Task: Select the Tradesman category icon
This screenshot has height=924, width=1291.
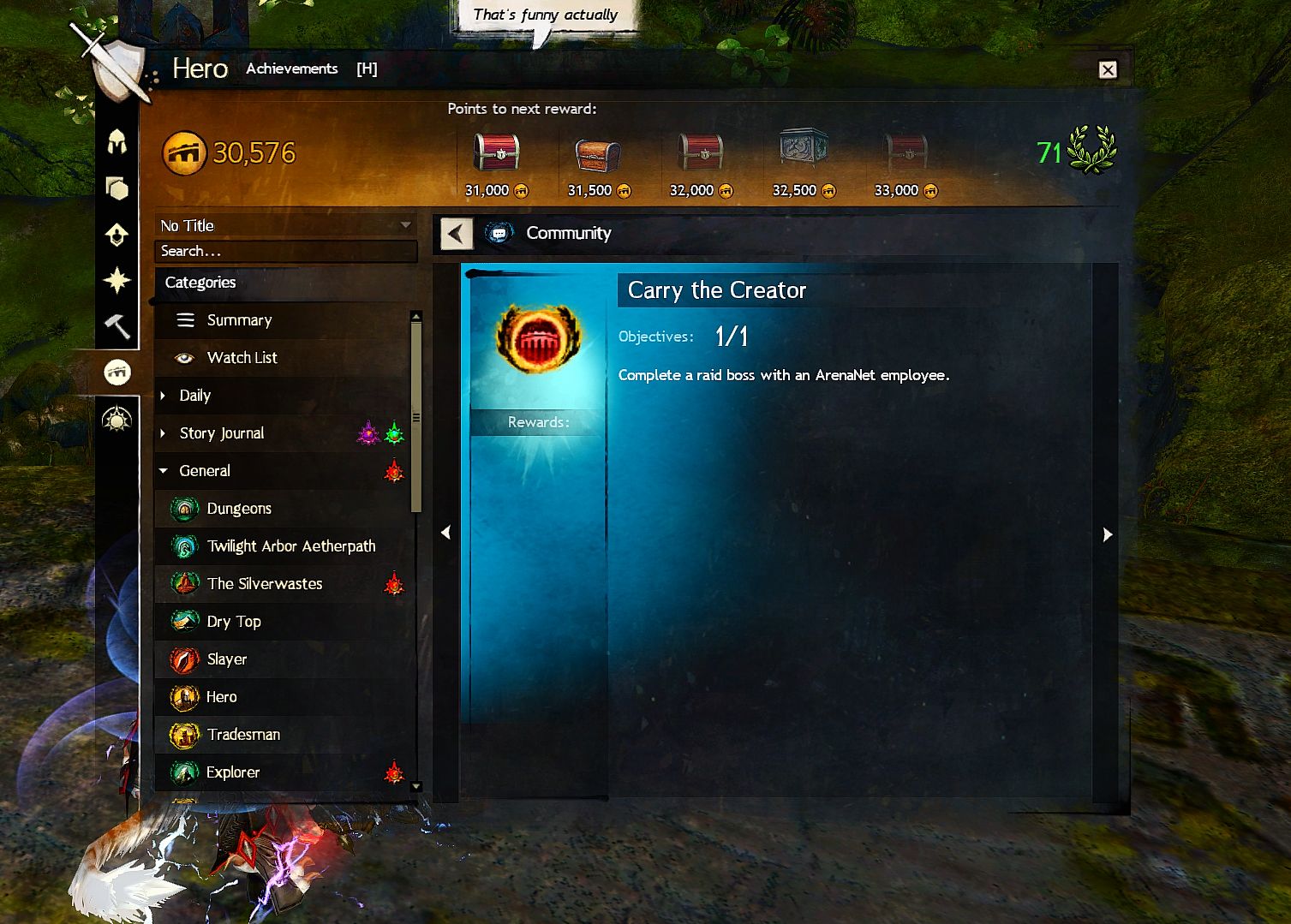Action: click(x=185, y=734)
